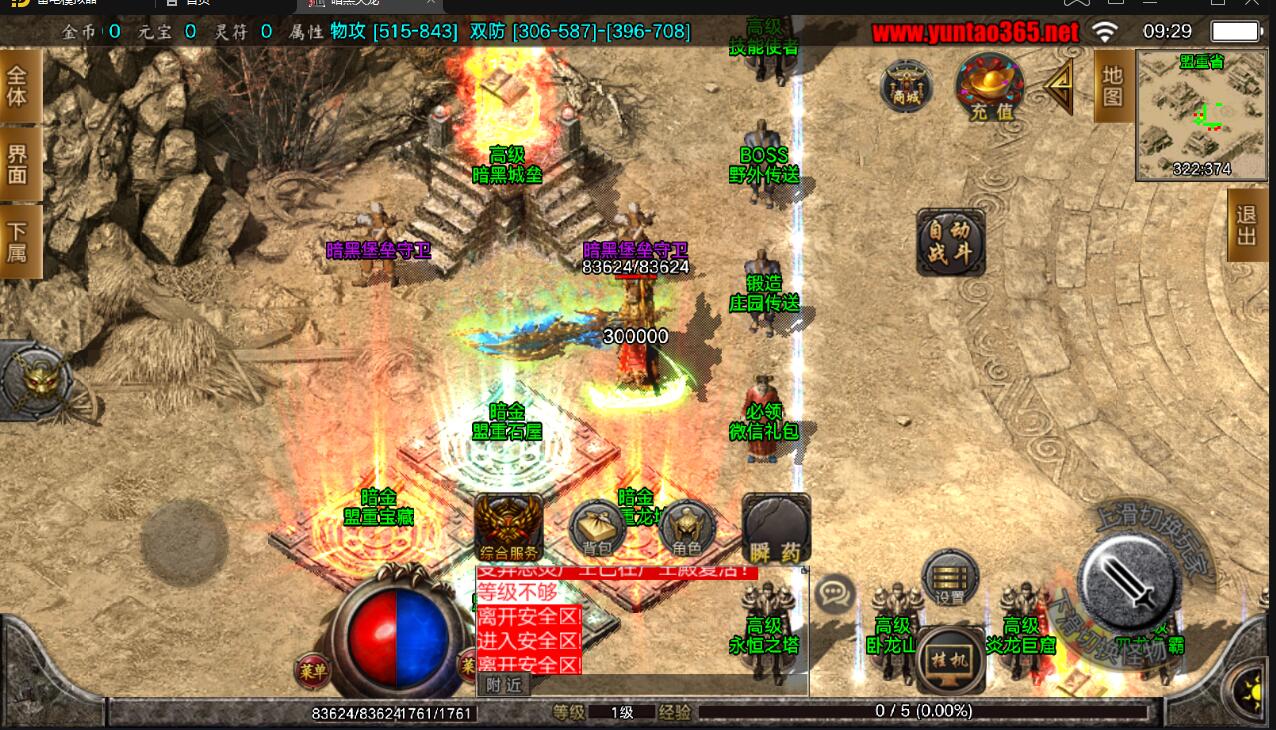This screenshot has width=1276, height=730.
Task: Tap the sword attack button
Action: click(x=1131, y=578)
